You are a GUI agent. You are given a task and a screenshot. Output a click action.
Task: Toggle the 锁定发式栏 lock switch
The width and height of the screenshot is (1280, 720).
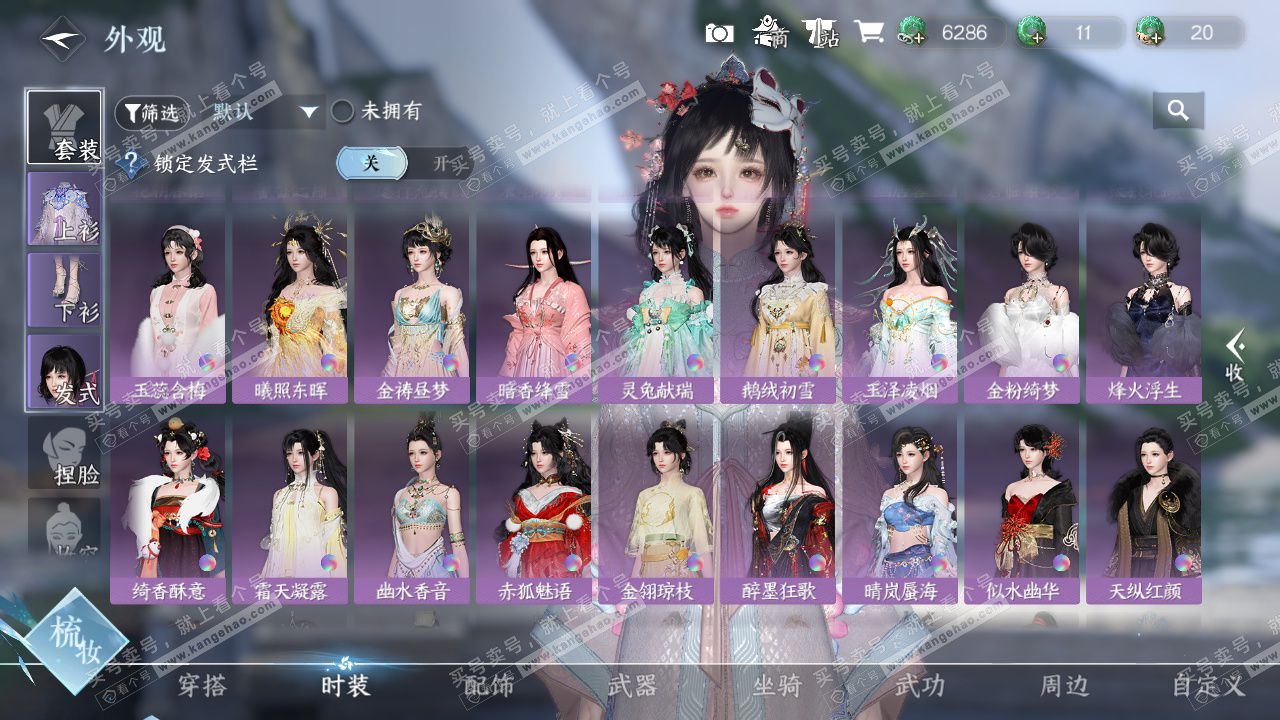point(404,163)
